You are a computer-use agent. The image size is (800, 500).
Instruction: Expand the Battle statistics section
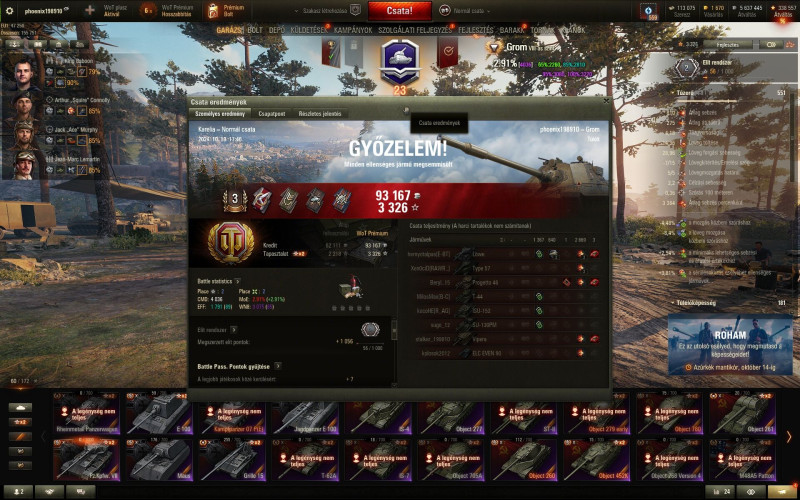(x=237, y=281)
